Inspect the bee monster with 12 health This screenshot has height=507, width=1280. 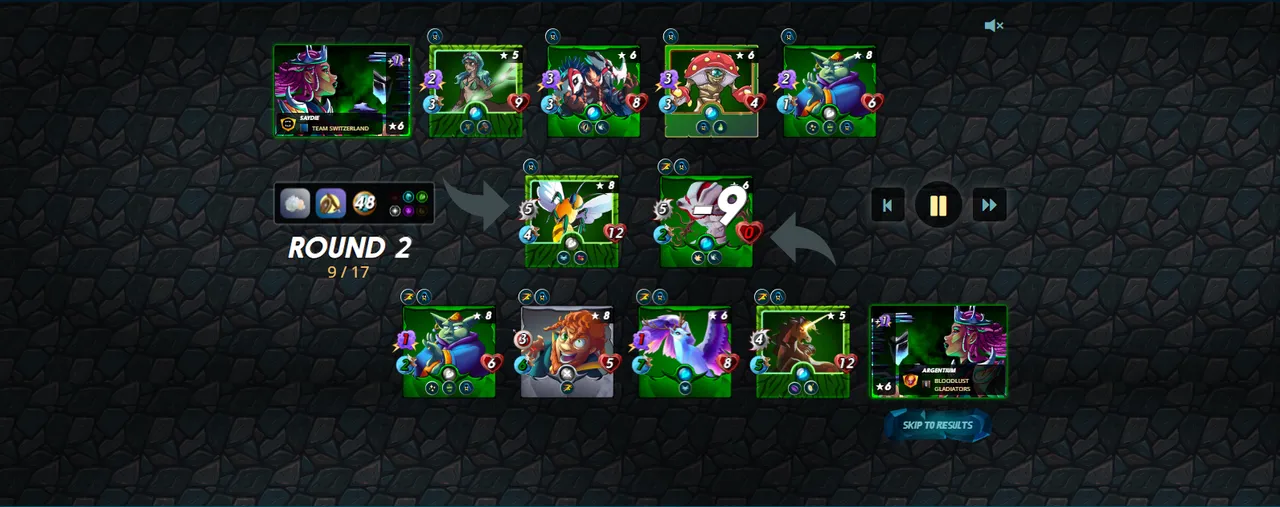tap(571, 221)
